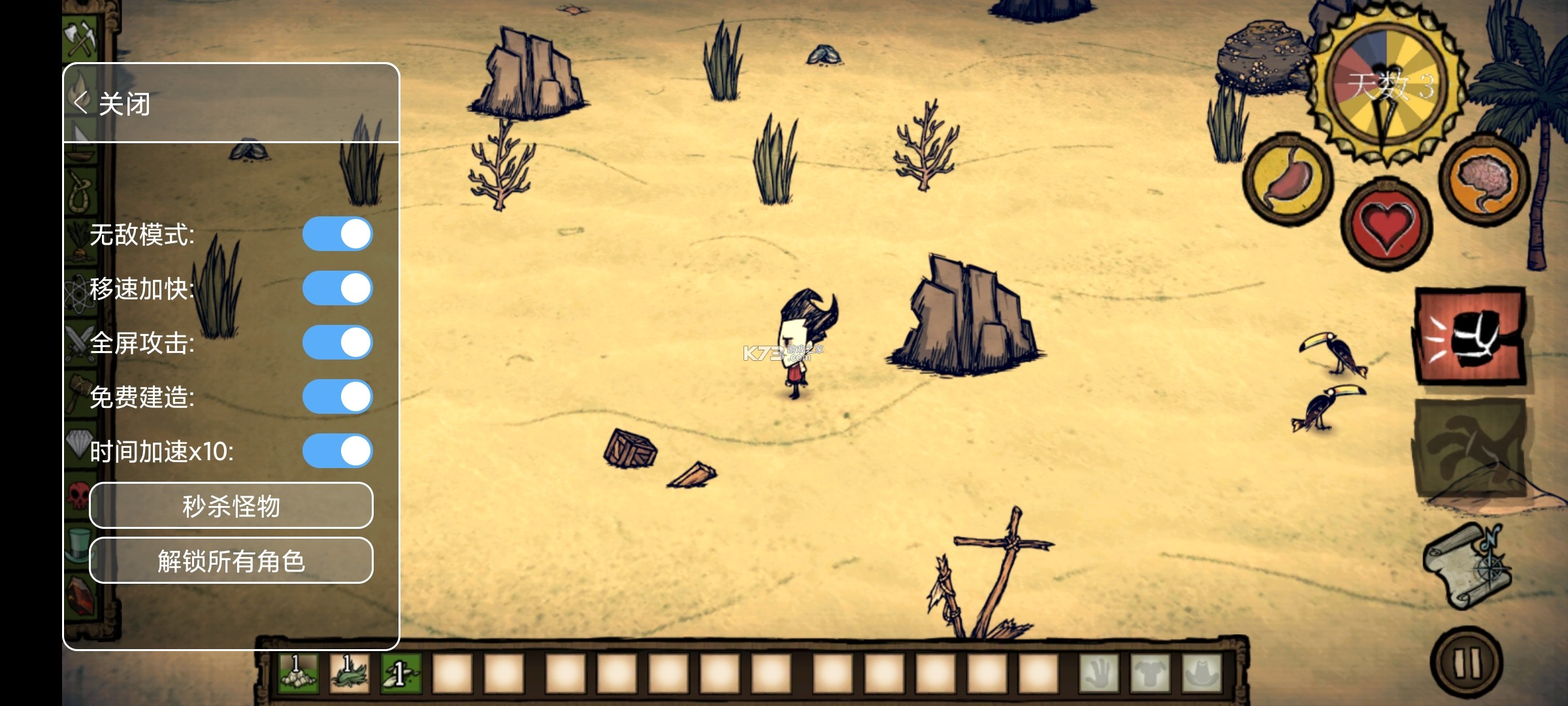Activate the 解锁所有角色 button
Screen dimensions: 1568x706
click(231, 560)
